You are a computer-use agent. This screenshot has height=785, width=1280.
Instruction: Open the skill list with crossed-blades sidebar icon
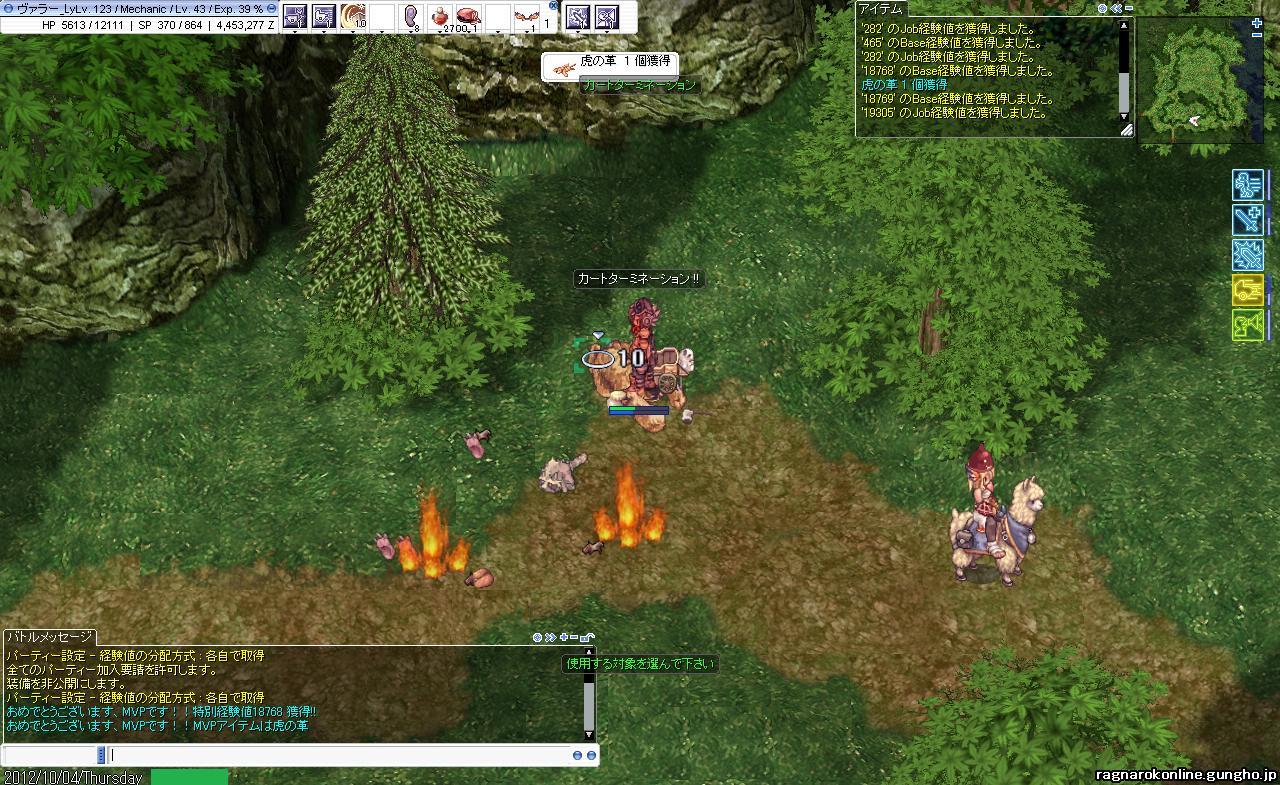coord(1248,255)
